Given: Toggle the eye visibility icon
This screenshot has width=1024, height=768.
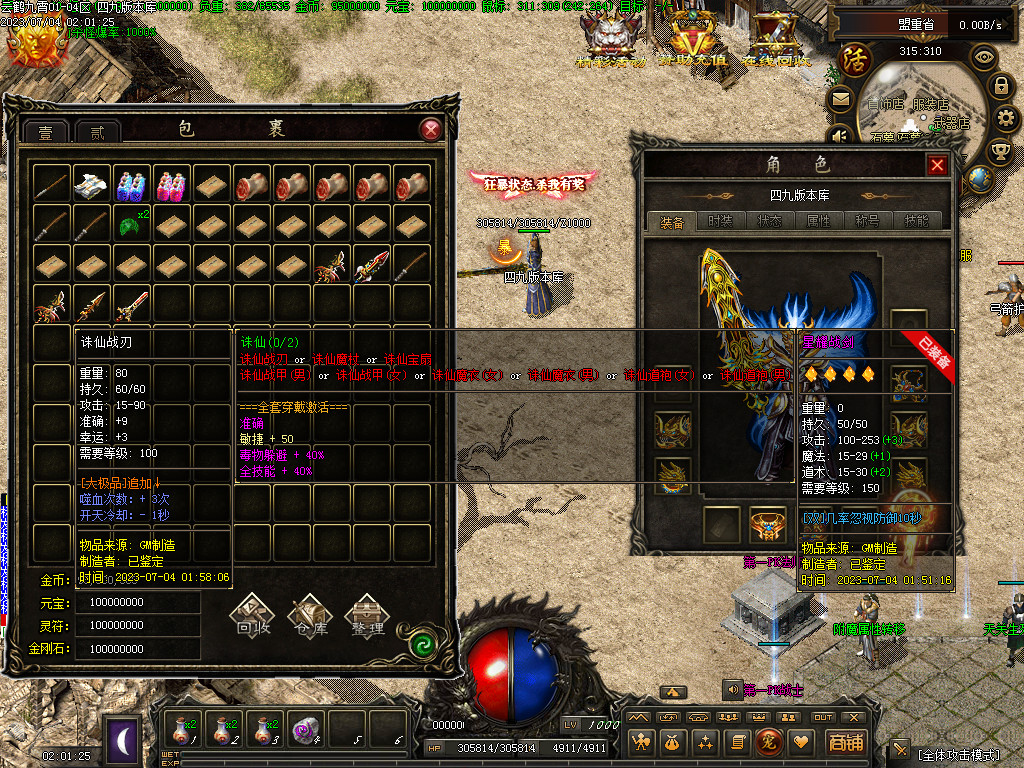Looking at the screenshot, I should [x=985, y=57].
